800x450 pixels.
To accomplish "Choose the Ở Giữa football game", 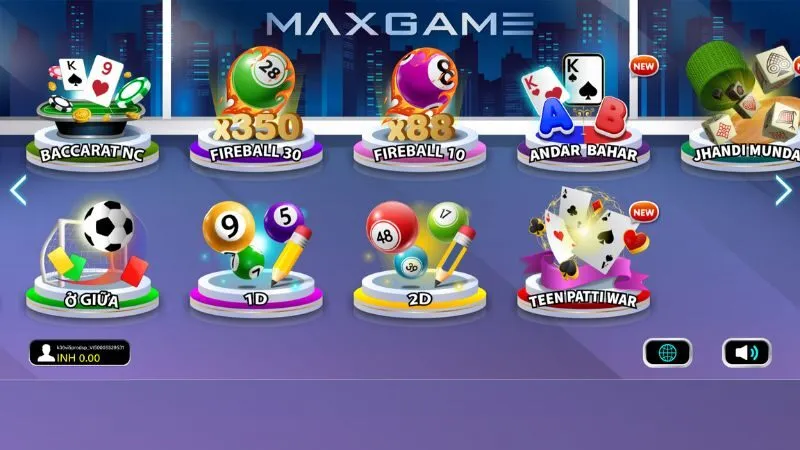I will pyautogui.click(x=92, y=255).
